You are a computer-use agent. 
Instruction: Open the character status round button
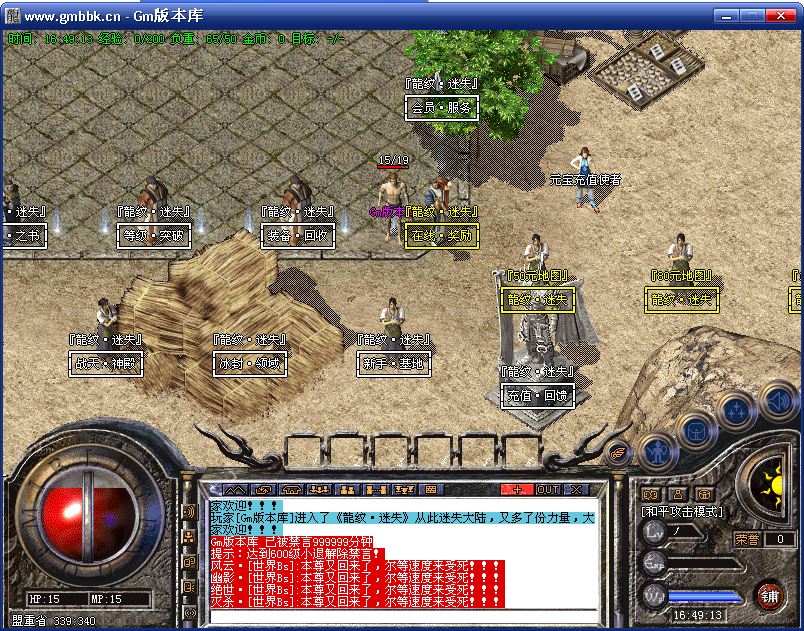(x=657, y=451)
